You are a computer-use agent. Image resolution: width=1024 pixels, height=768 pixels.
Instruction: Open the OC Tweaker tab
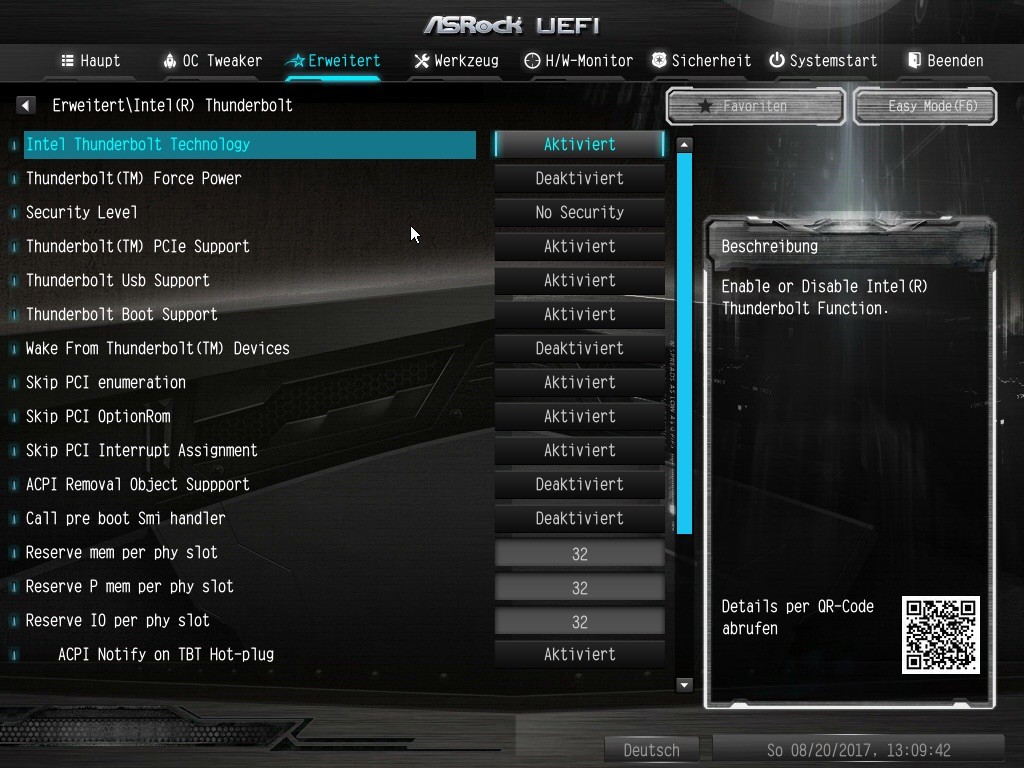(x=212, y=61)
